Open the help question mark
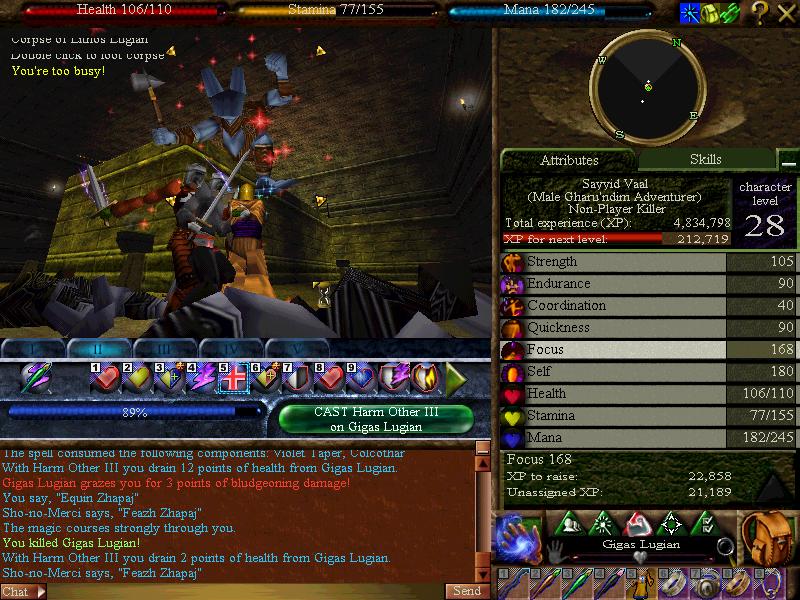The height and width of the screenshot is (600, 800). [x=760, y=13]
